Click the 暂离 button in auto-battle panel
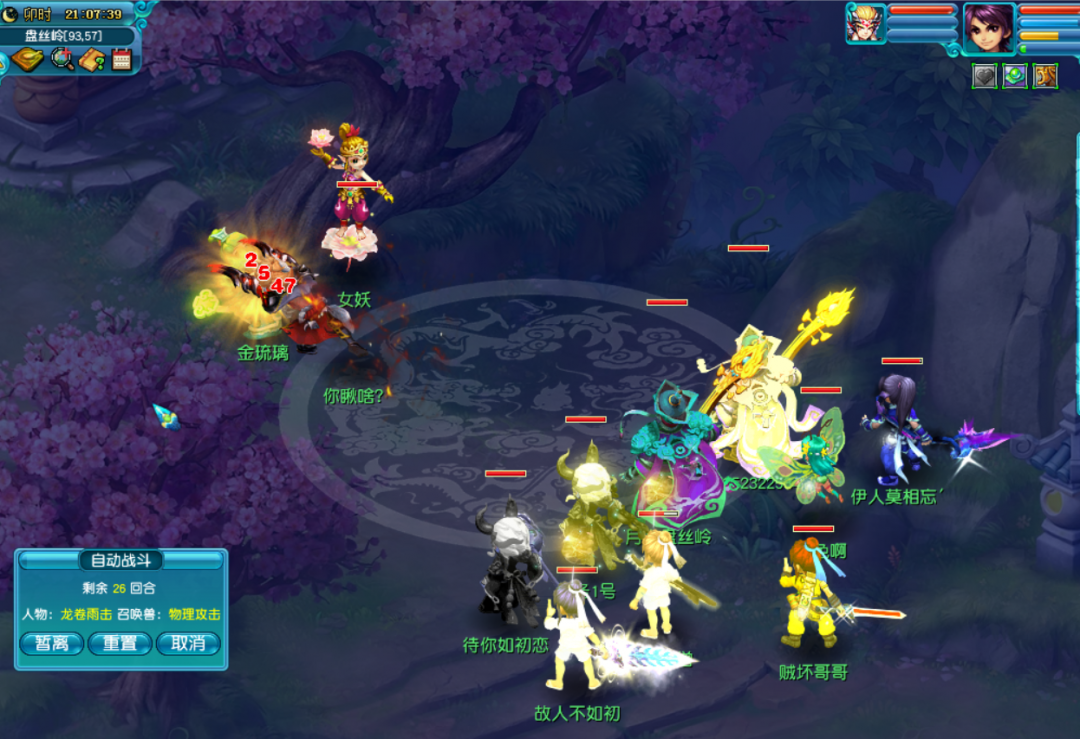This screenshot has height=739, width=1080. click(52, 643)
